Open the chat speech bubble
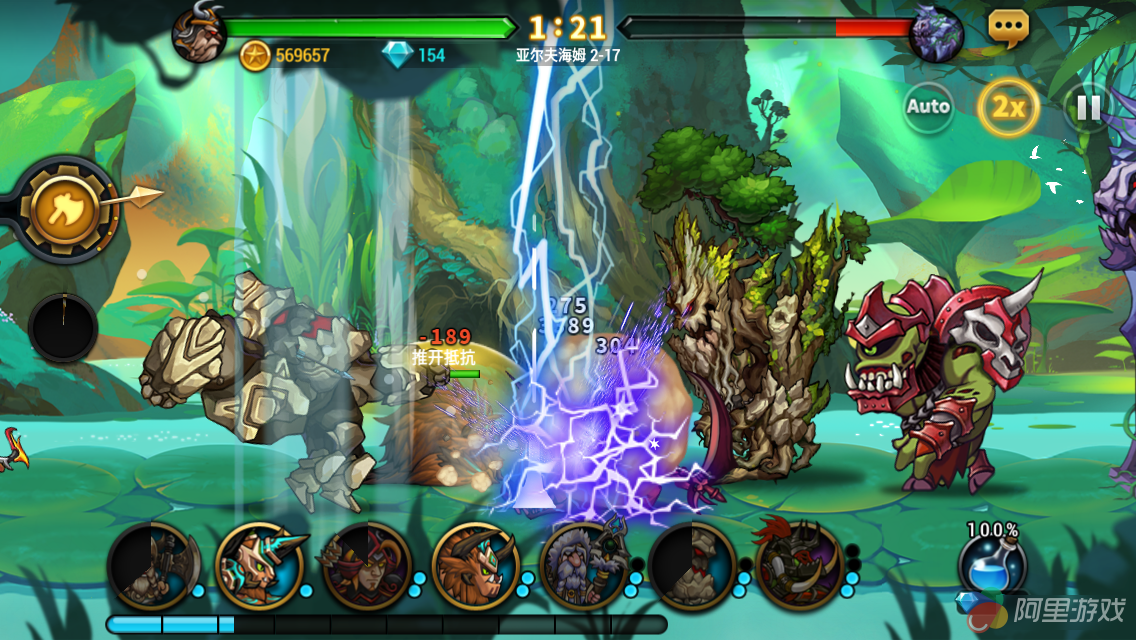Image resolution: width=1136 pixels, height=640 pixels. pos(1008,28)
